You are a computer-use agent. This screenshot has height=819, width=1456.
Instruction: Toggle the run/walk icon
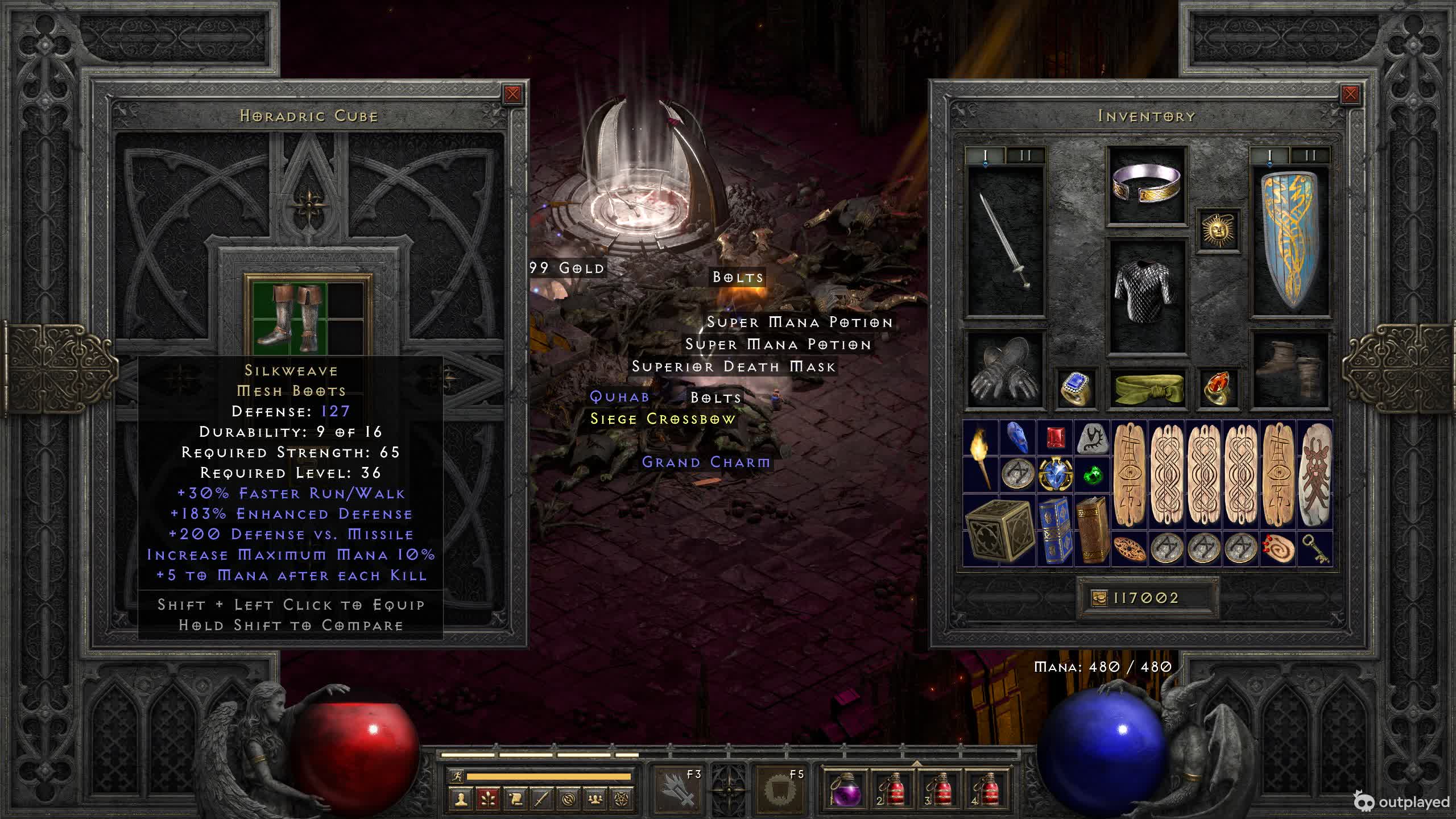[x=456, y=776]
